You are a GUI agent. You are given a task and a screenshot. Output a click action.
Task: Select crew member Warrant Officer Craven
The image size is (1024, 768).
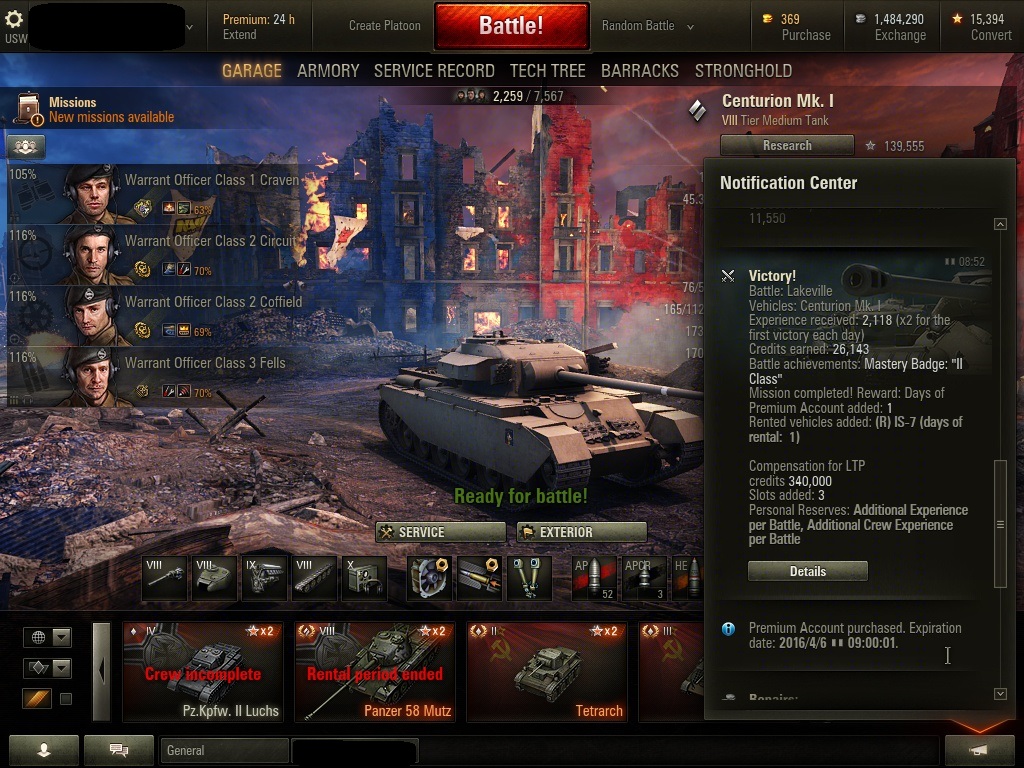click(x=180, y=194)
